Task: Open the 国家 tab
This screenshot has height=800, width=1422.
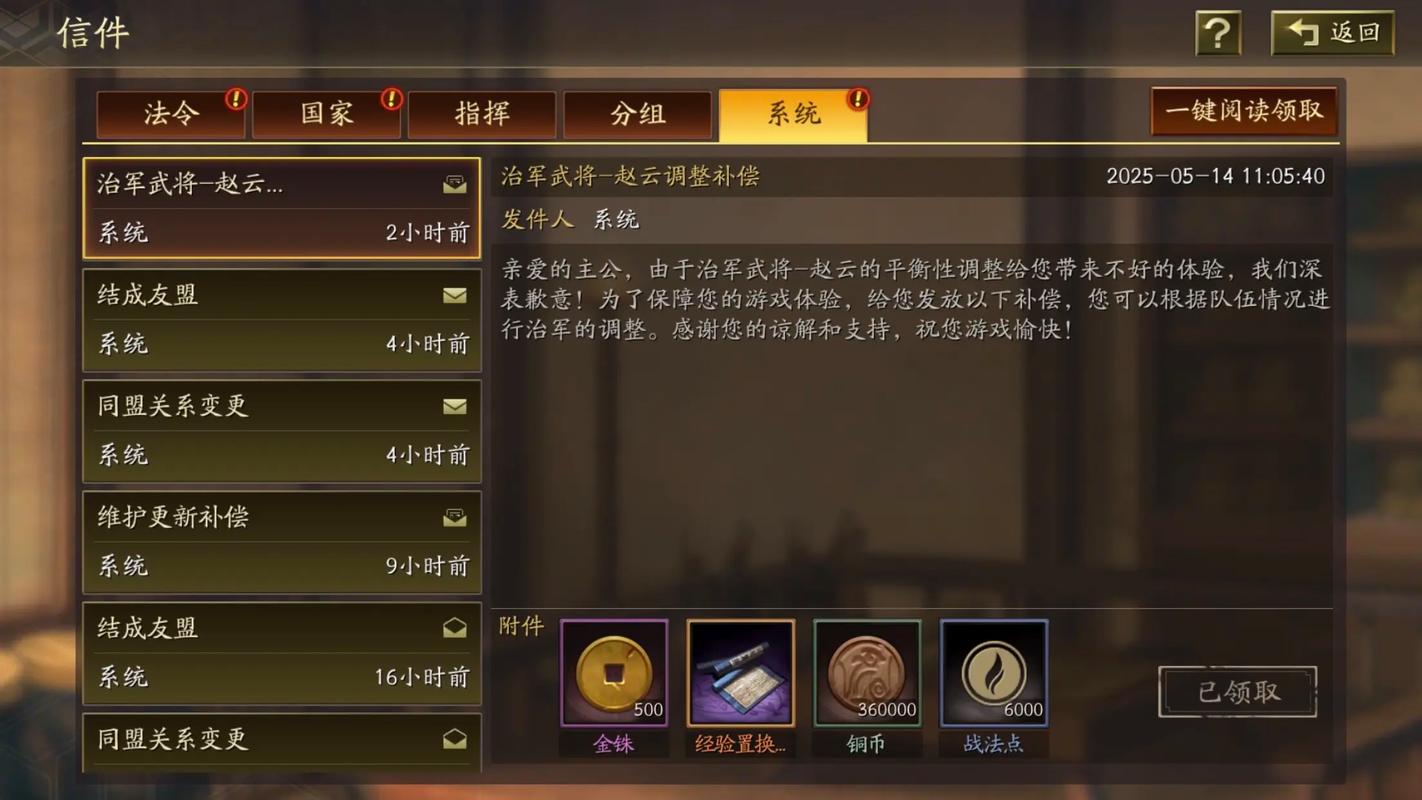Action: click(326, 114)
